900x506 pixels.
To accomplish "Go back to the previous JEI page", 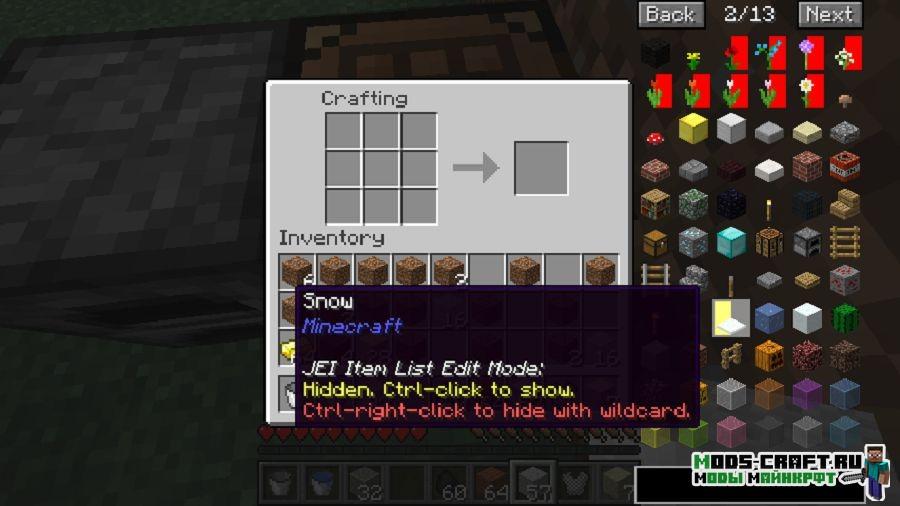I will coord(669,14).
